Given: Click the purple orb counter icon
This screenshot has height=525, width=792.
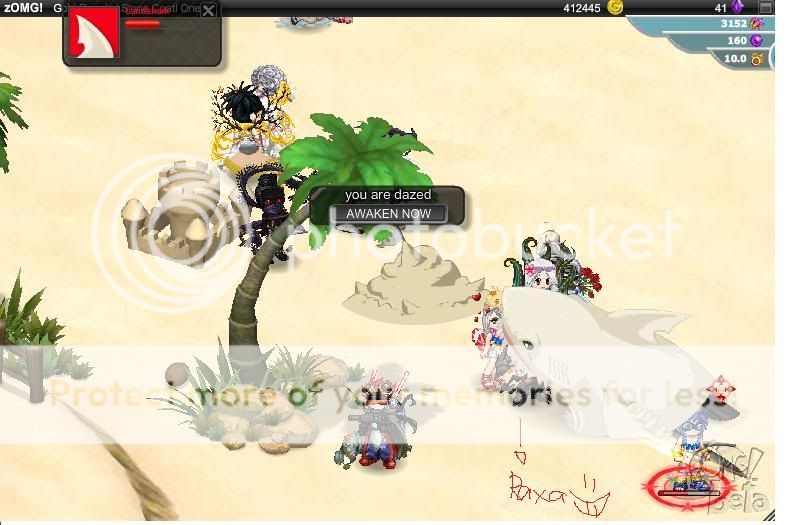Looking at the screenshot, I should [x=757, y=41].
